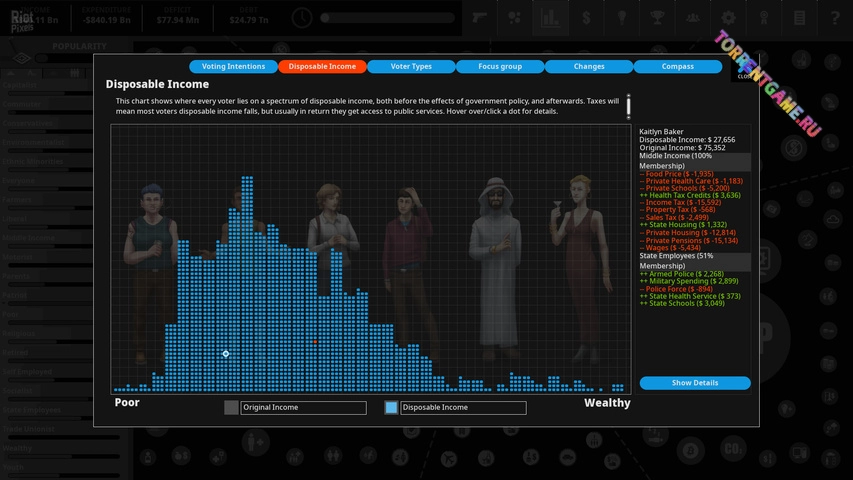Show the Focus group tab
The height and width of the screenshot is (480, 853).
(500, 67)
